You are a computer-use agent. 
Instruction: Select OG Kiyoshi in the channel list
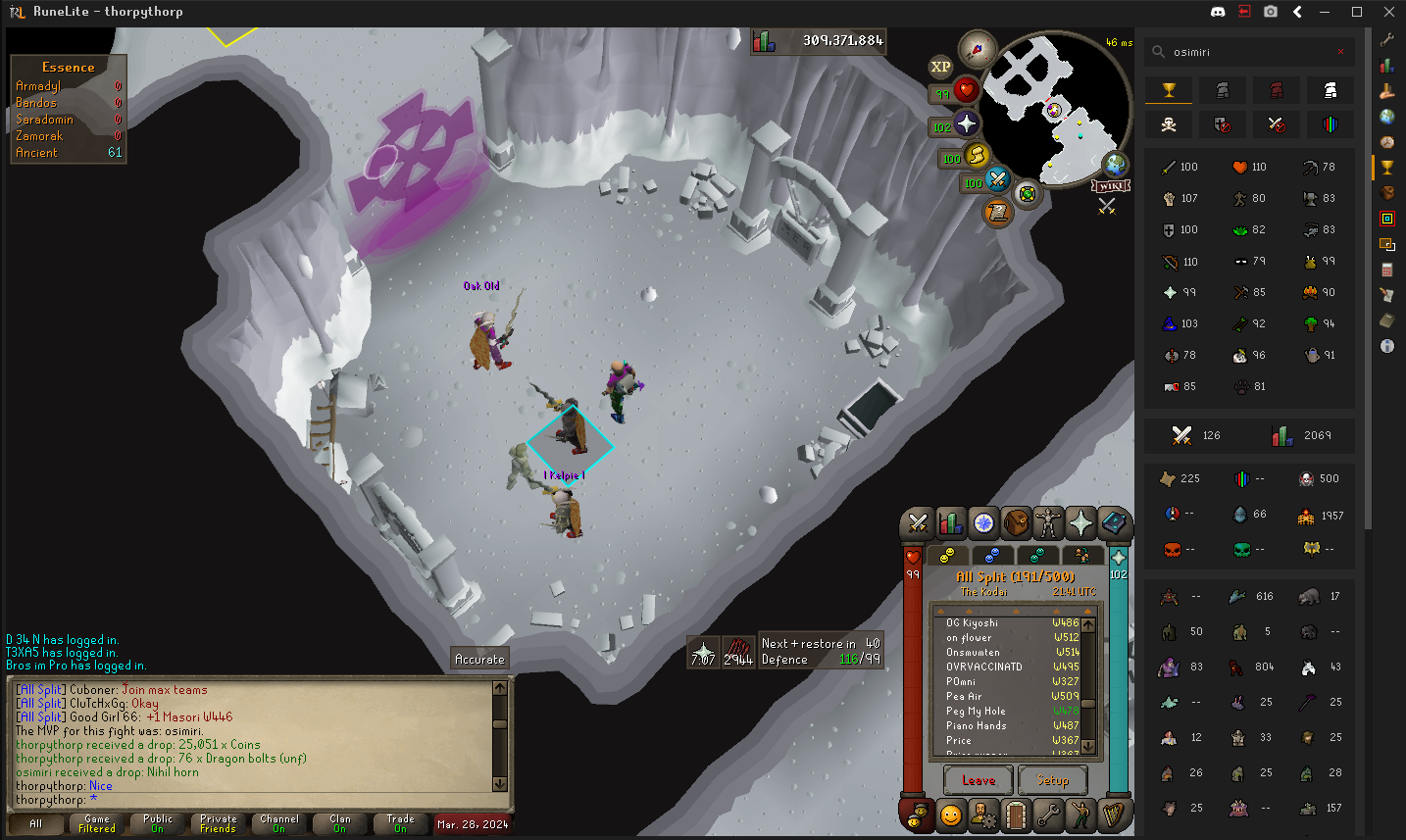(x=972, y=623)
